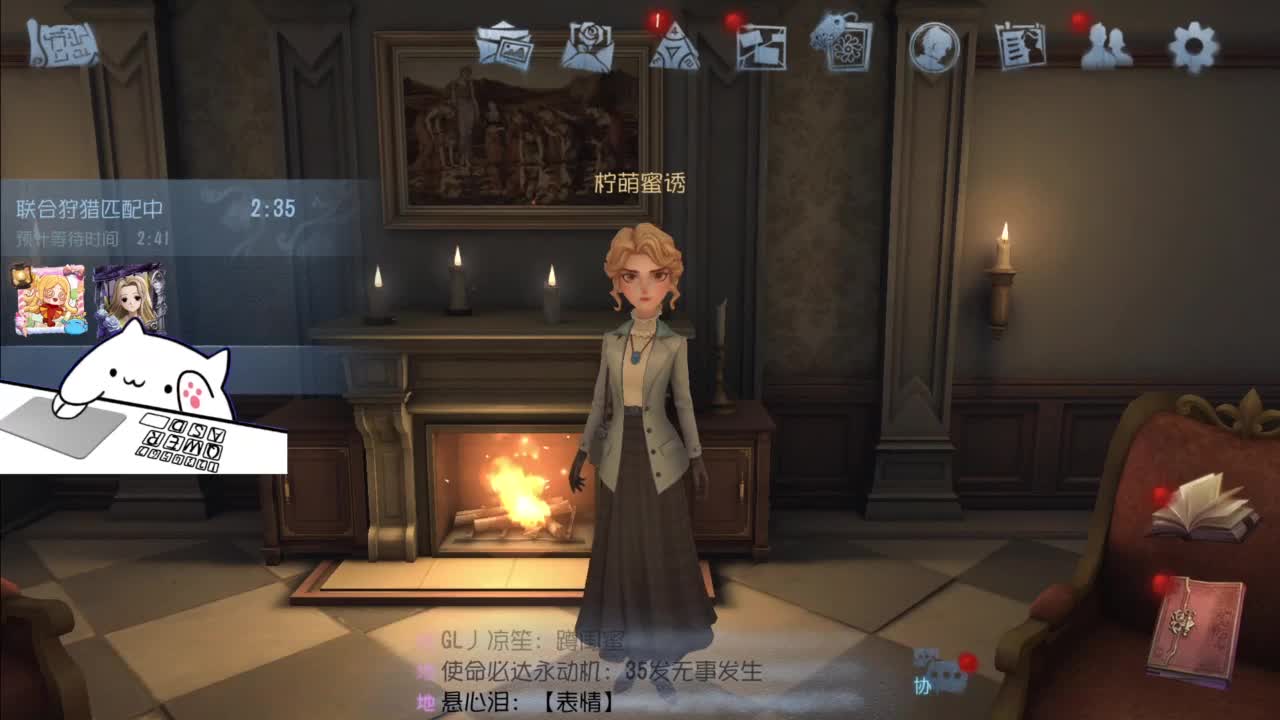Screen dimensions: 1280x720
Task: Click the character 柠萌蜜诱 standing by fireplace
Action: point(645,400)
